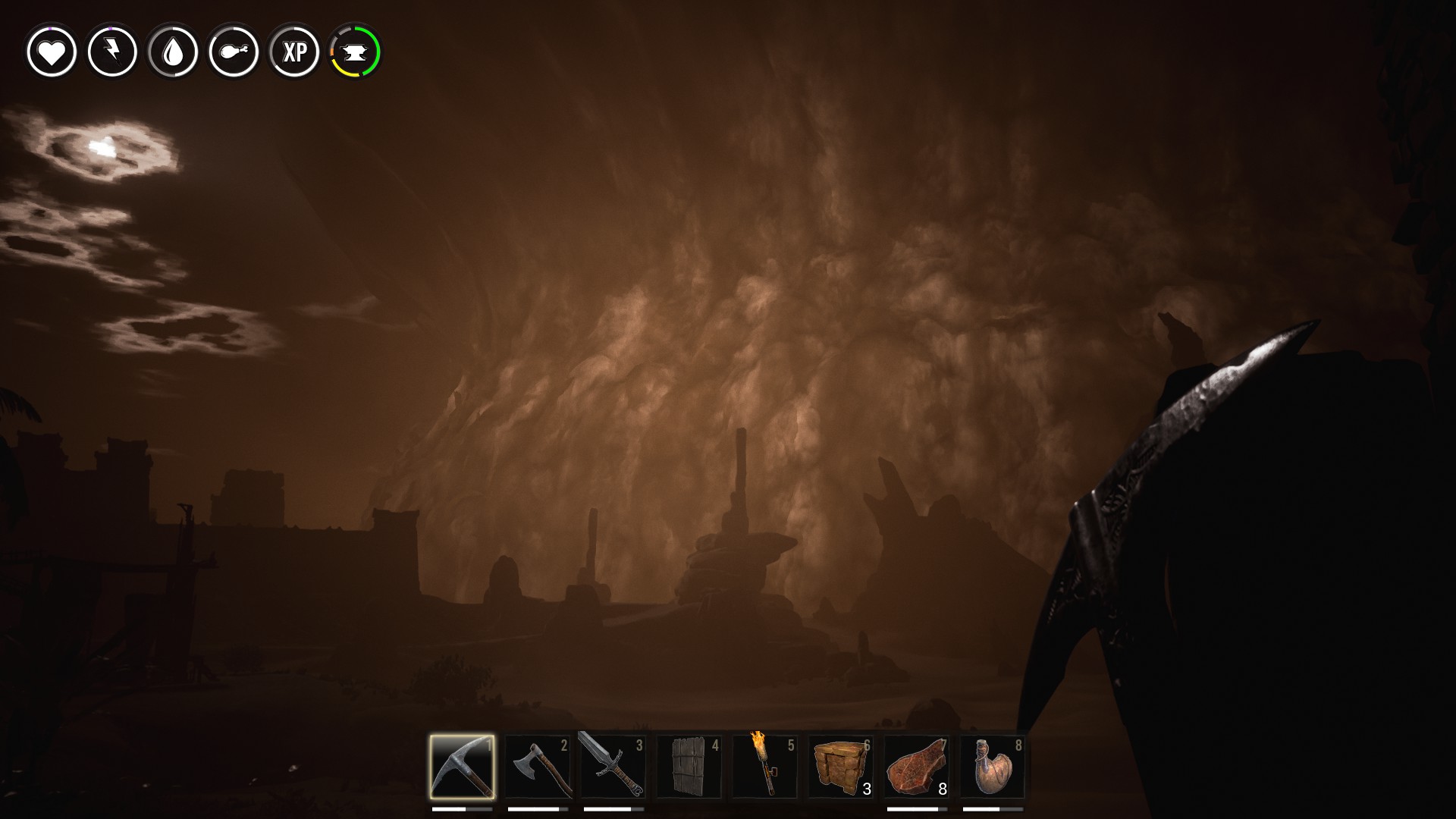
Task: Click the drumstick hunger icon
Action: 234,52
